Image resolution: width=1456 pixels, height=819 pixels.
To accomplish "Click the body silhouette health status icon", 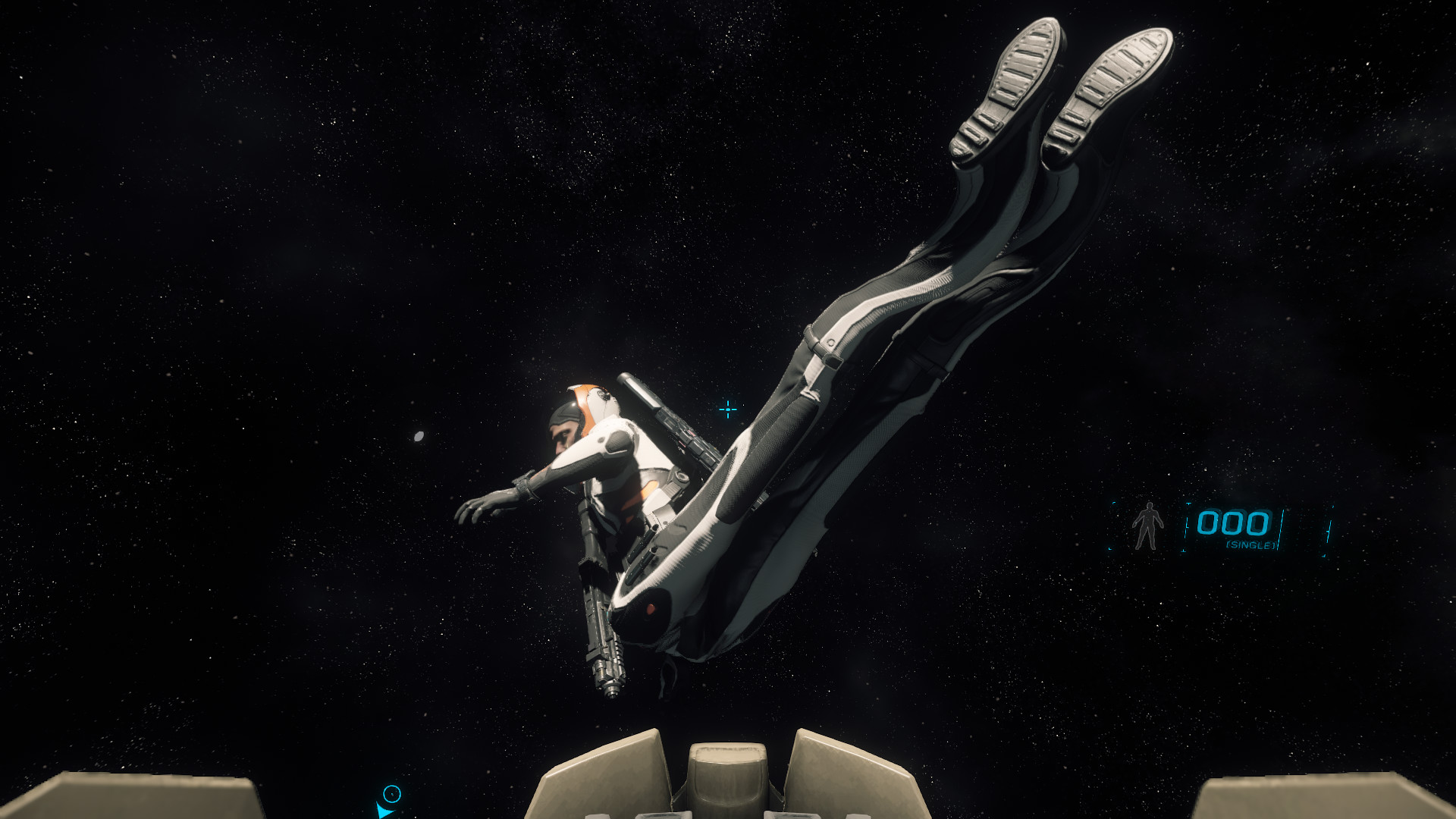I will 1147,526.
